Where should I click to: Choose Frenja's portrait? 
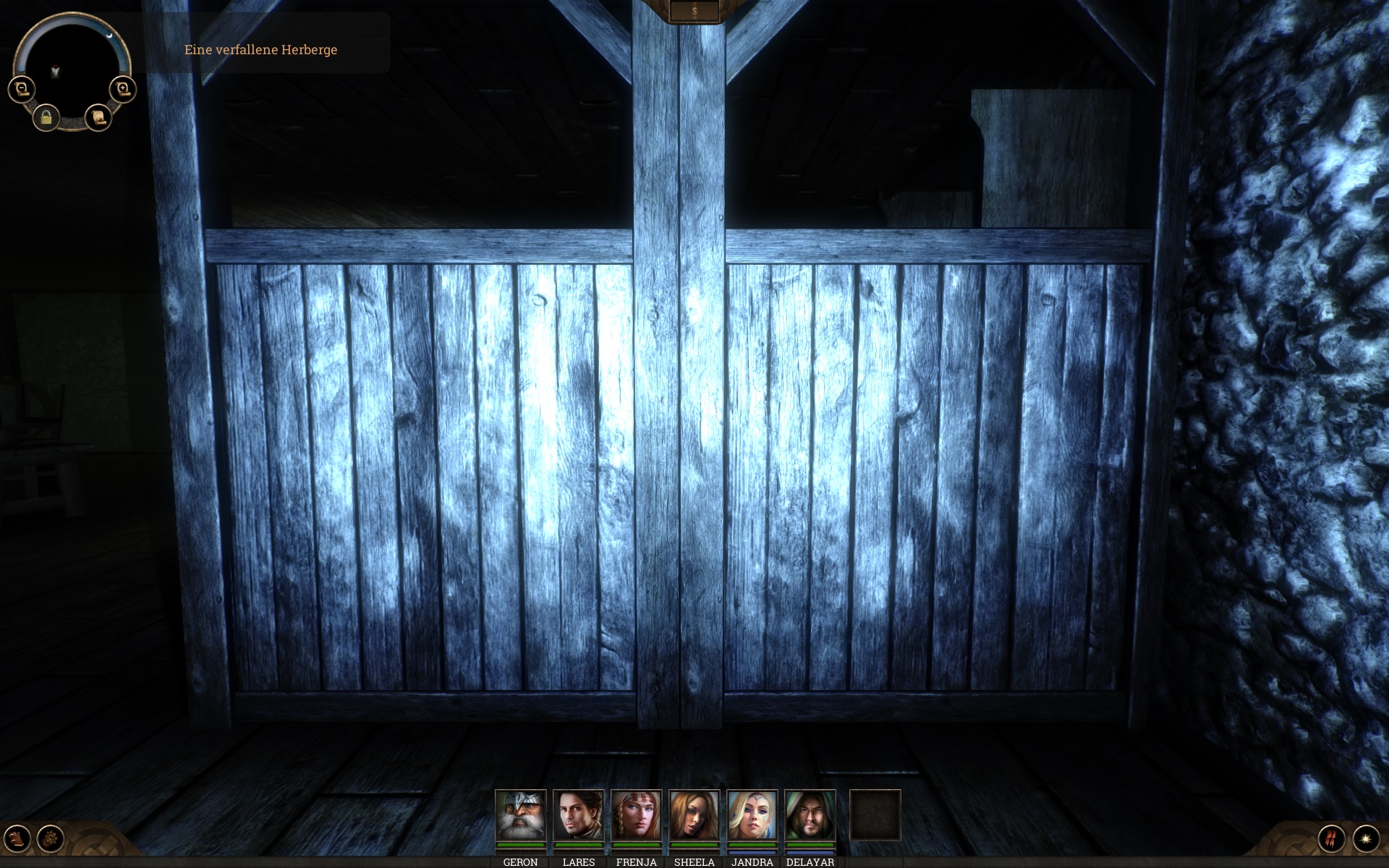point(636,815)
